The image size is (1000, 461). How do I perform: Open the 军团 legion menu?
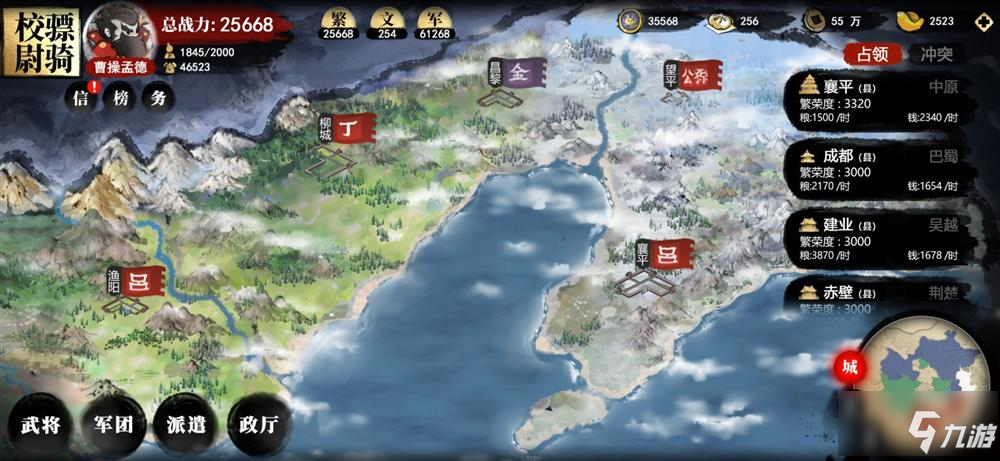[x=112, y=424]
